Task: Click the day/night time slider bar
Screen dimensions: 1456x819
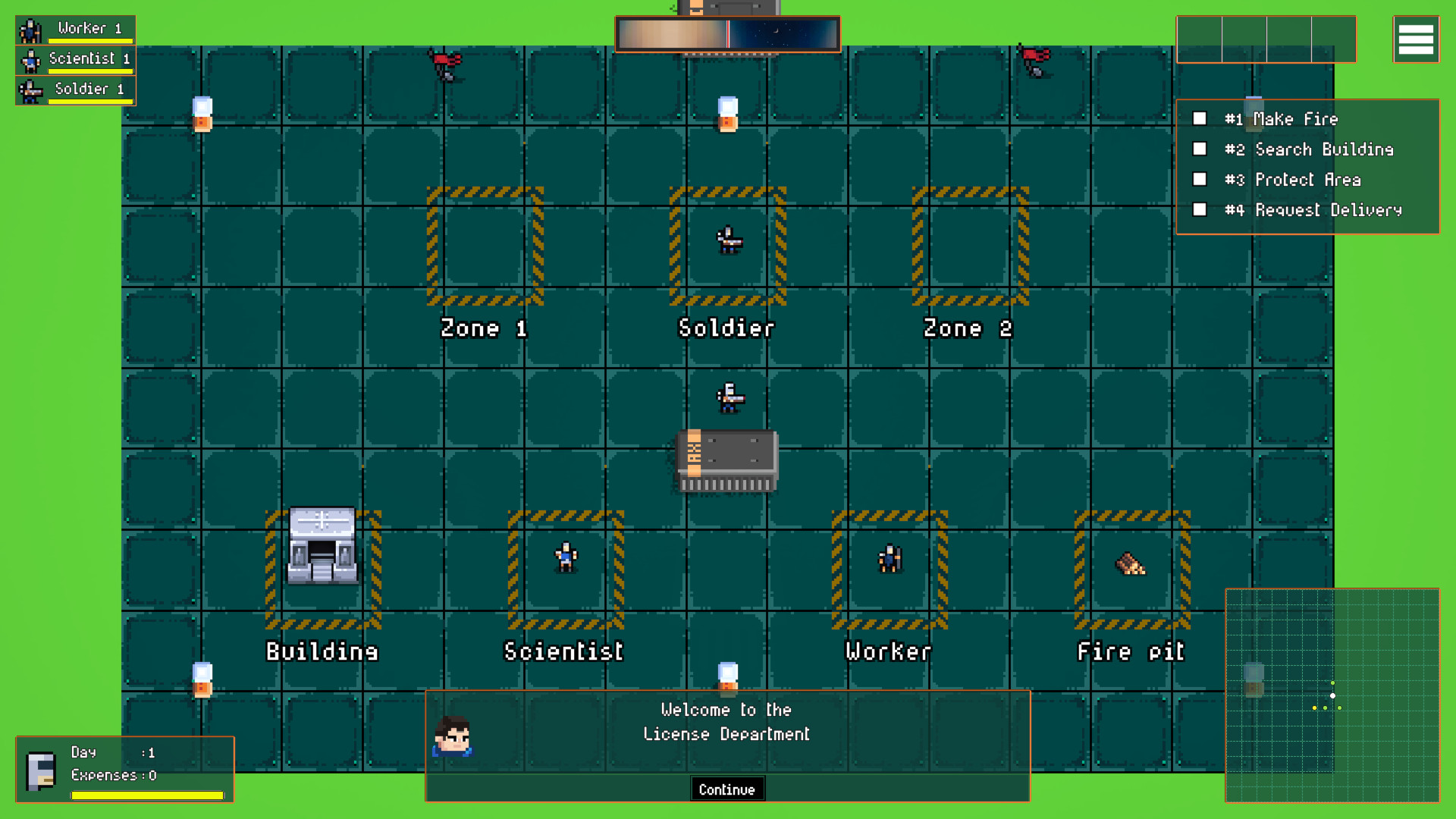Action: (726, 33)
